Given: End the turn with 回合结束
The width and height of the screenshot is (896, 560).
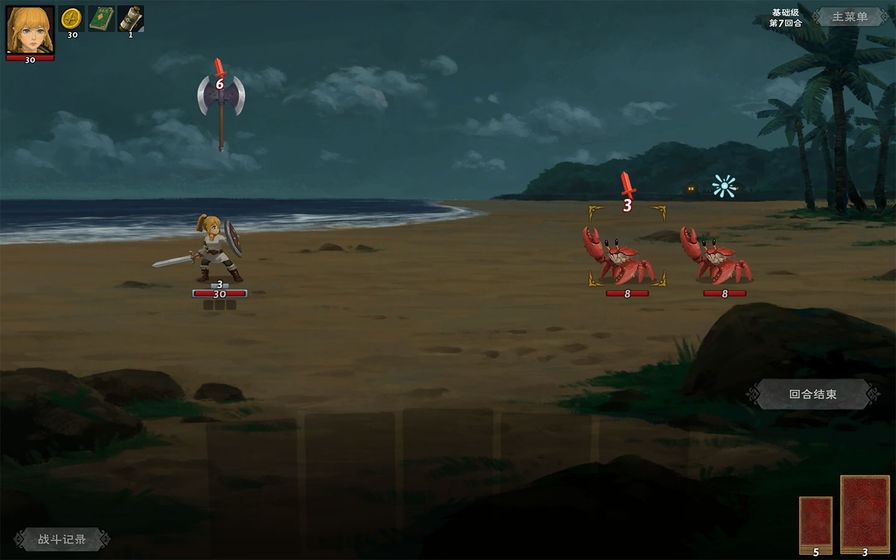Looking at the screenshot, I should pyautogui.click(x=811, y=394).
